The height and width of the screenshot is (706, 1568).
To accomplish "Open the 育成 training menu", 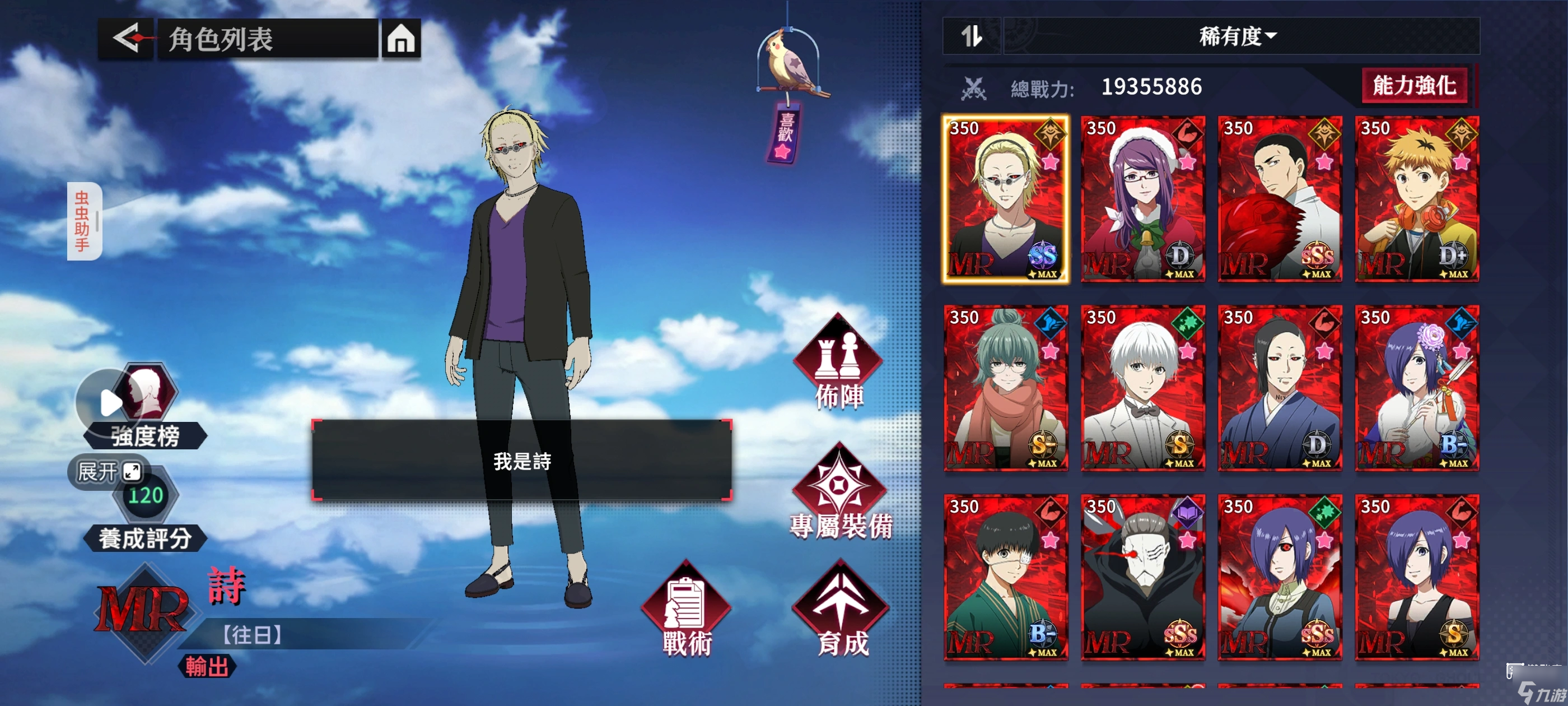I will tap(841, 609).
